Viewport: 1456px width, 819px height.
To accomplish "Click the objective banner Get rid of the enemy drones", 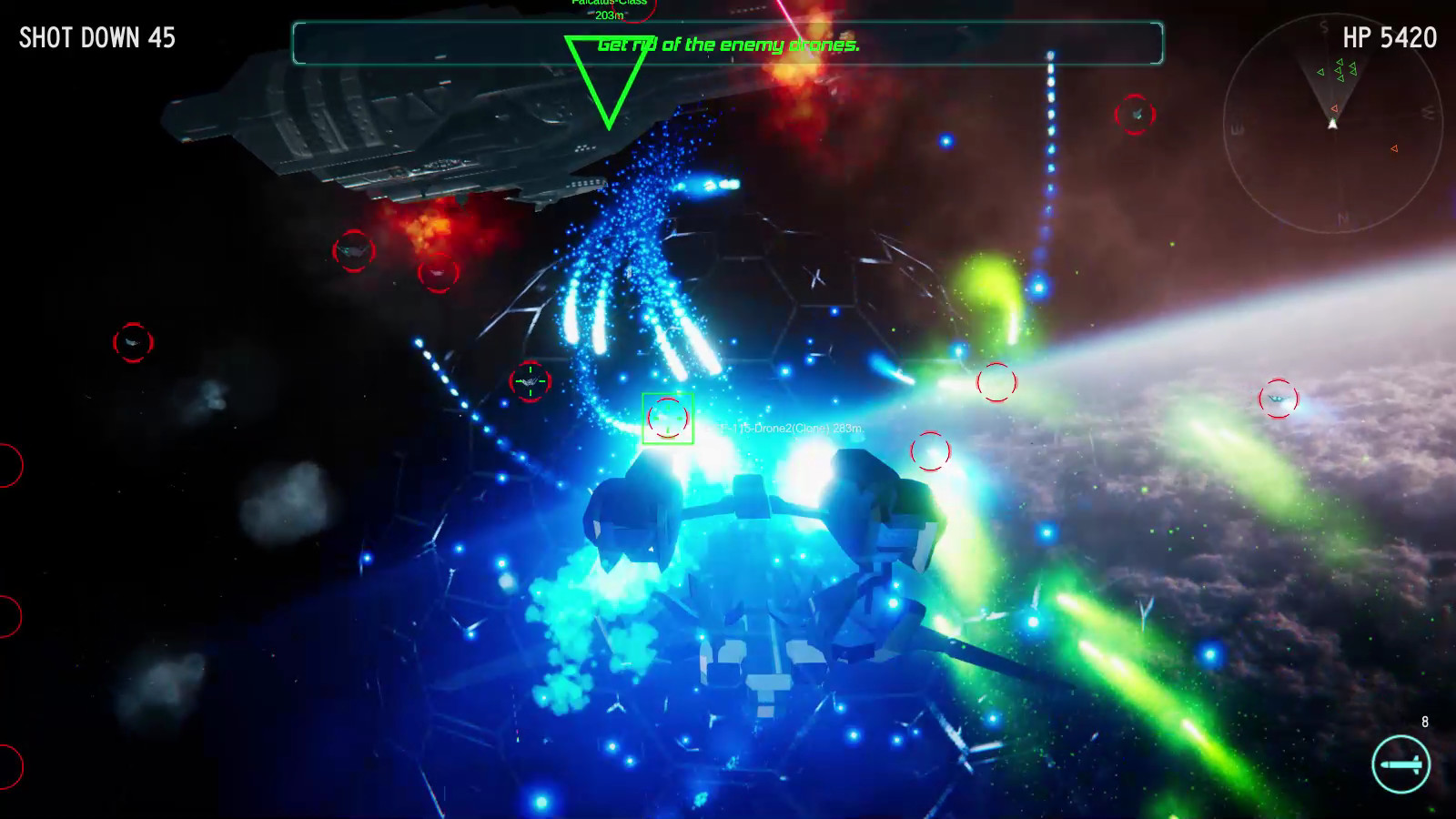I will (728, 42).
